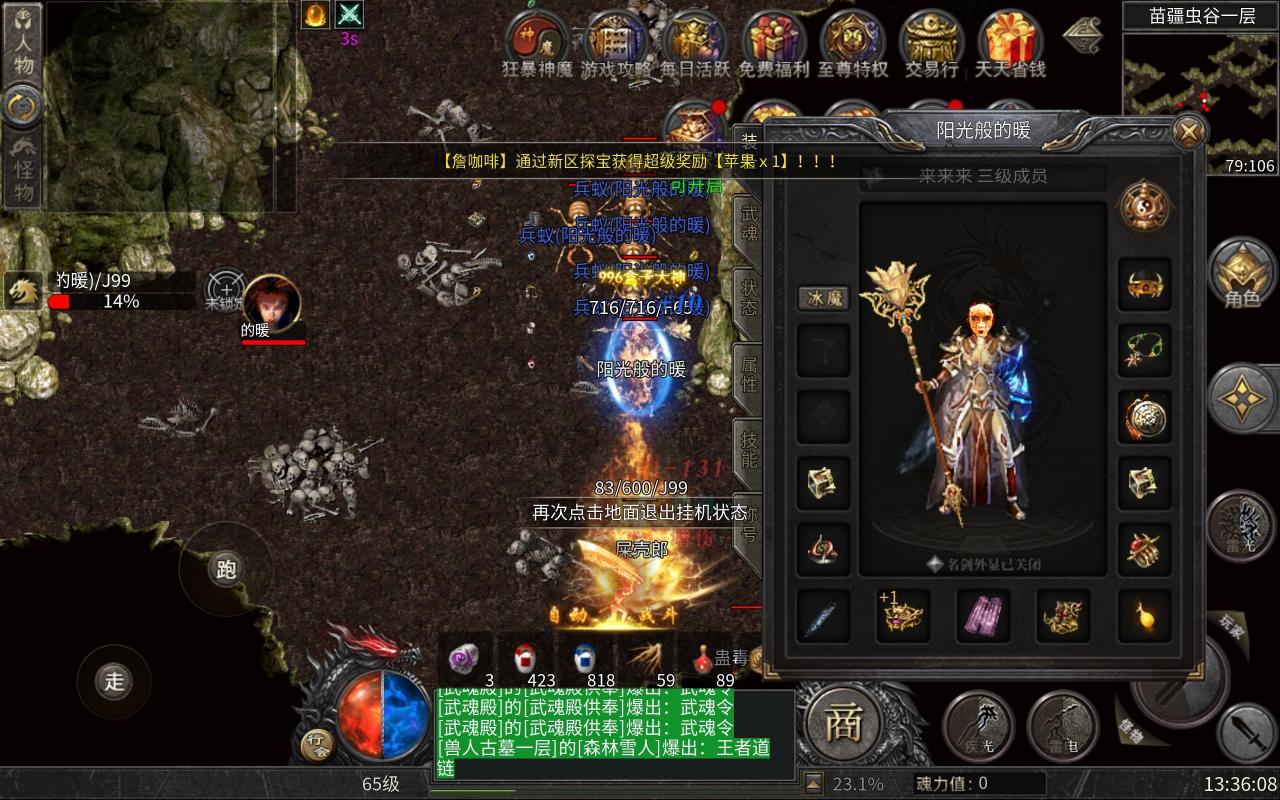Open the 商 shop button
1280x800 pixels.
click(843, 722)
